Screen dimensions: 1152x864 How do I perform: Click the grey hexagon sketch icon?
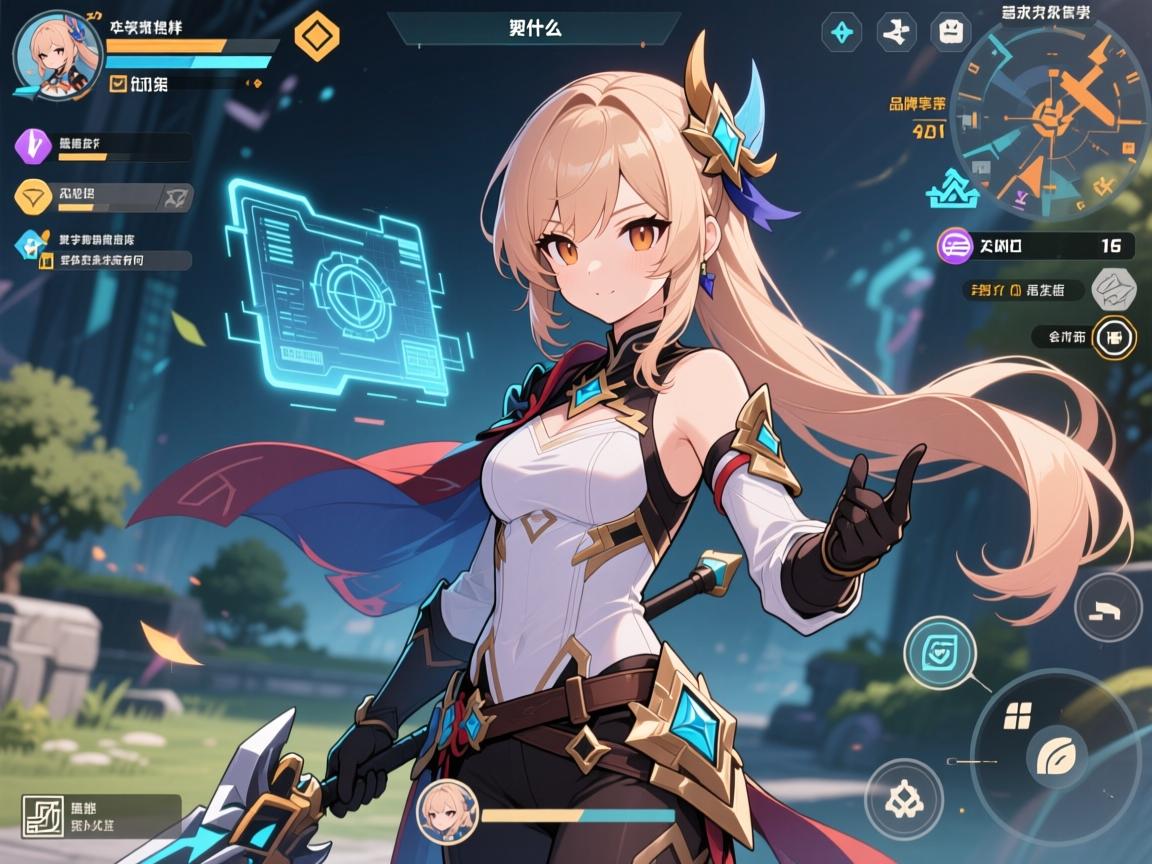click(x=1114, y=290)
